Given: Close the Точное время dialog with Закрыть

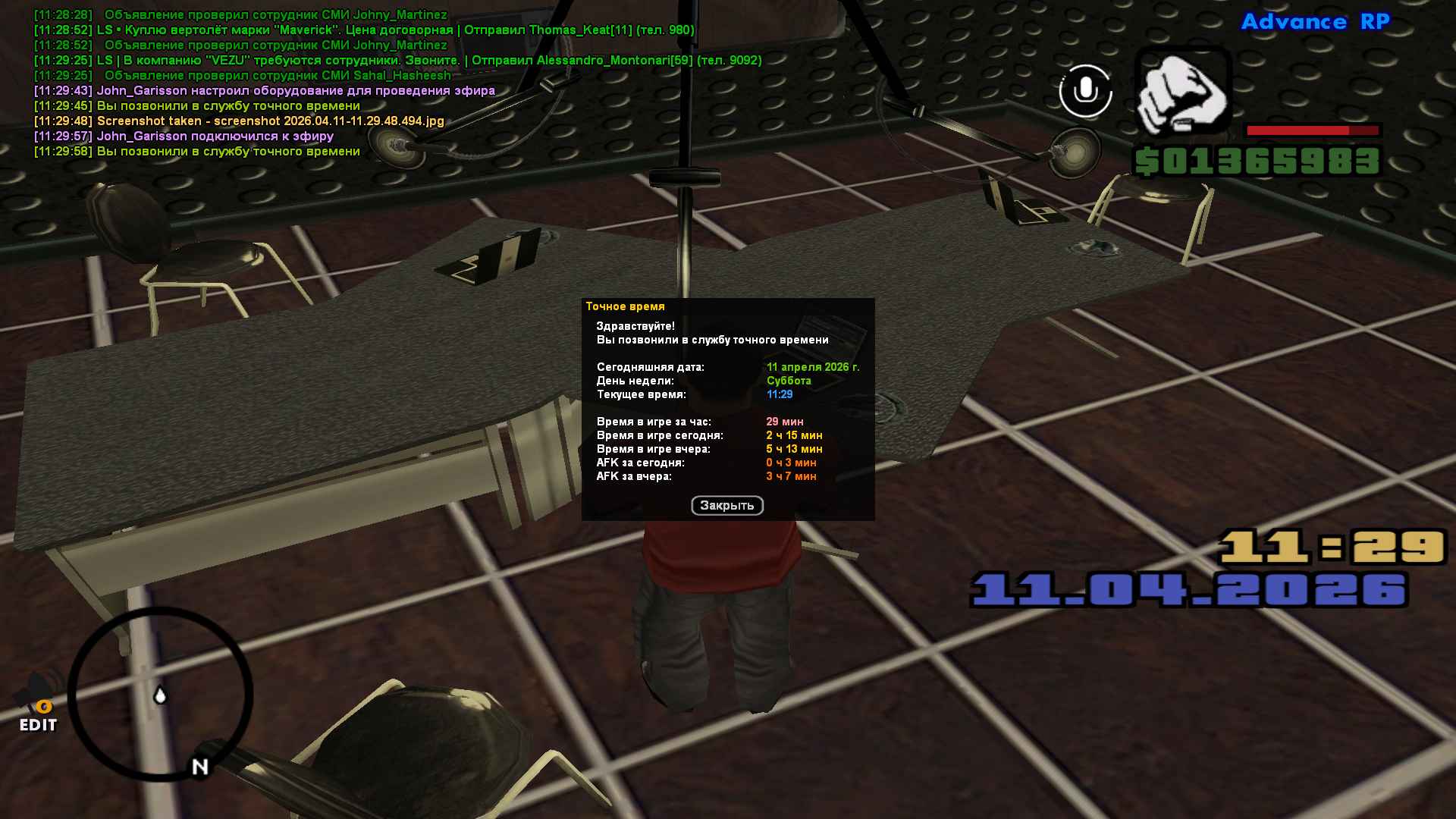Looking at the screenshot, I should click(726, 505).
